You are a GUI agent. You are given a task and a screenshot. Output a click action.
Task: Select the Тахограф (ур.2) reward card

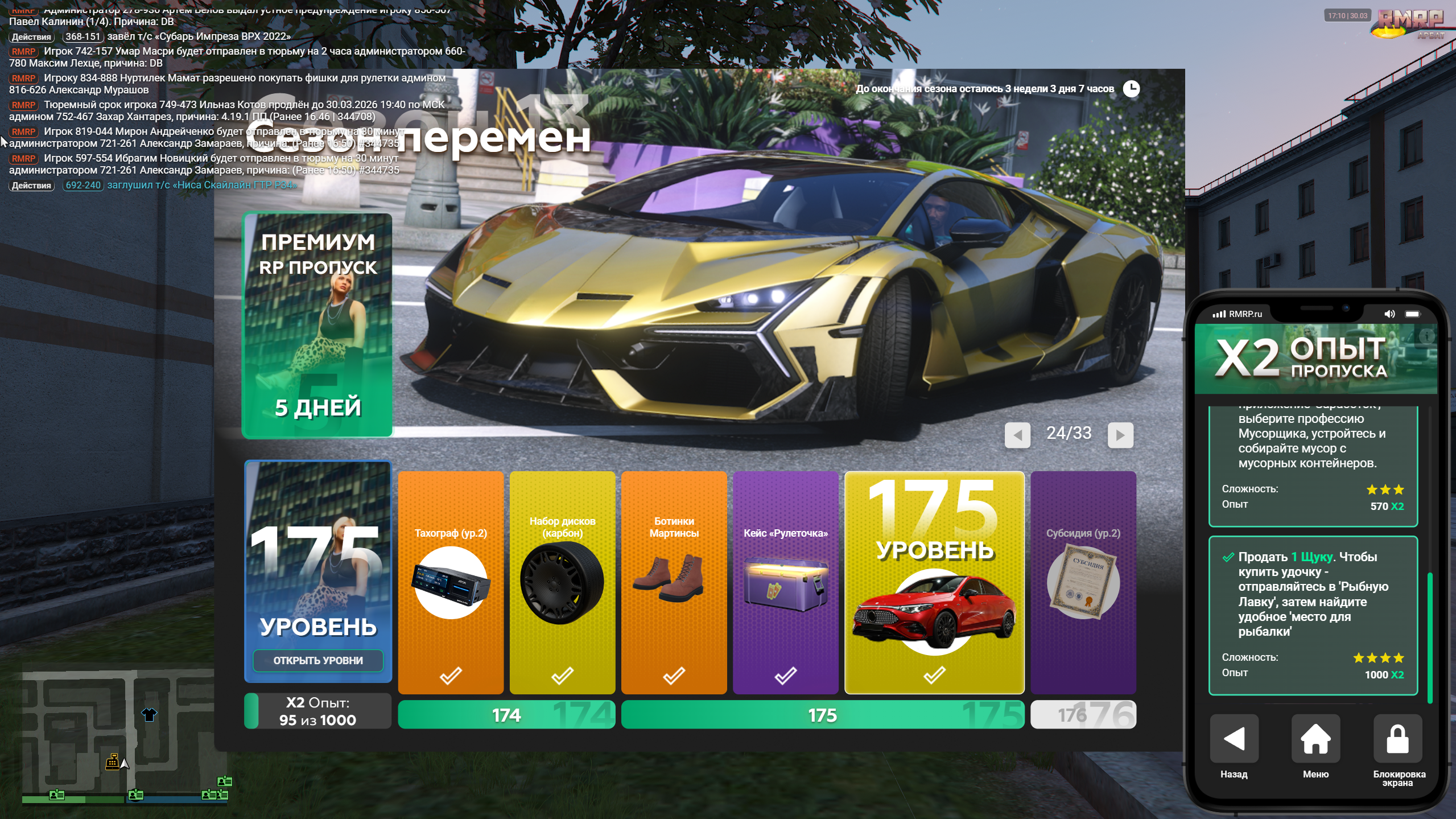point(451,582)
